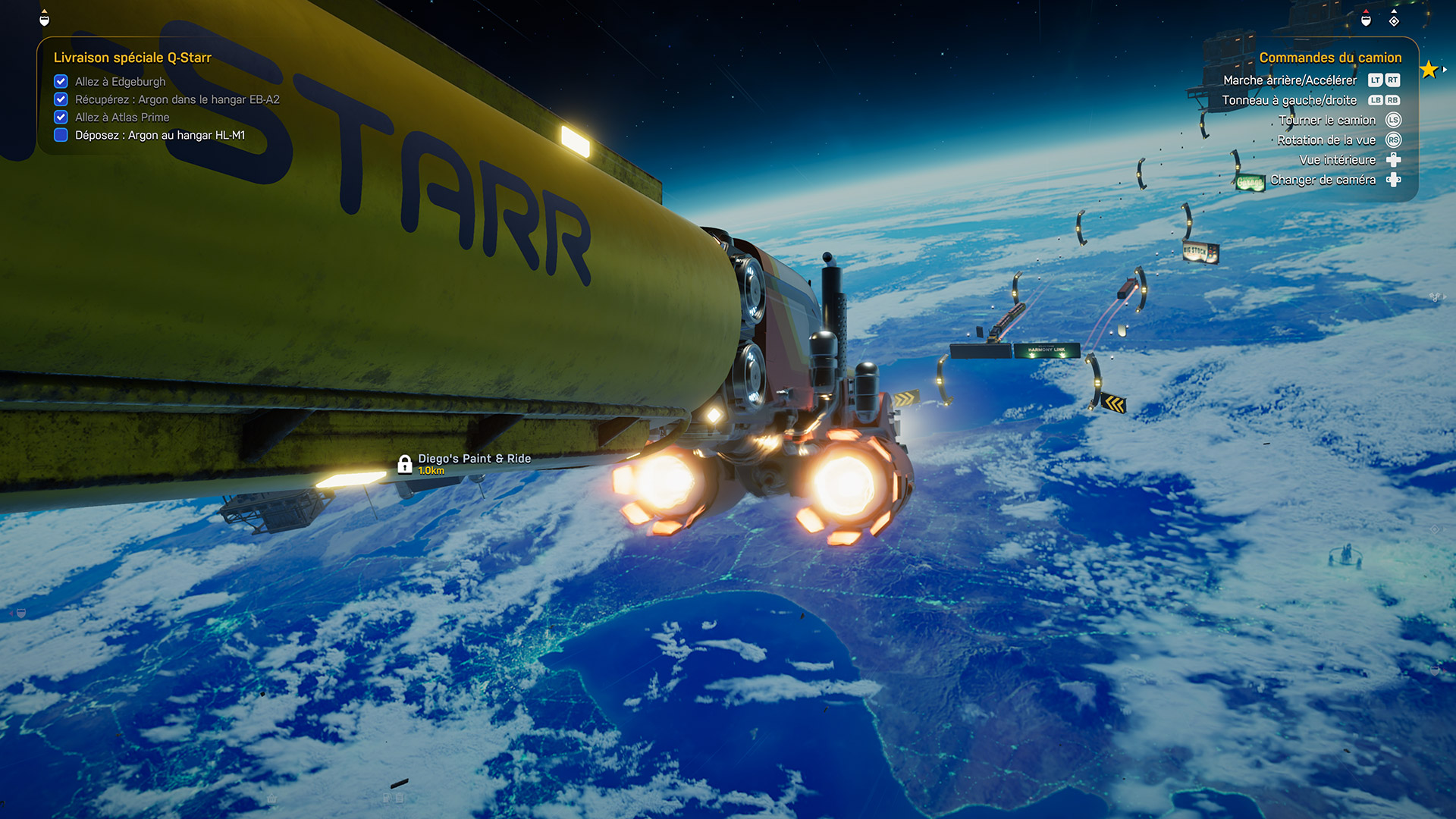Click the unchecked Déposez Argon HL-M1 objective

[159, 136]
